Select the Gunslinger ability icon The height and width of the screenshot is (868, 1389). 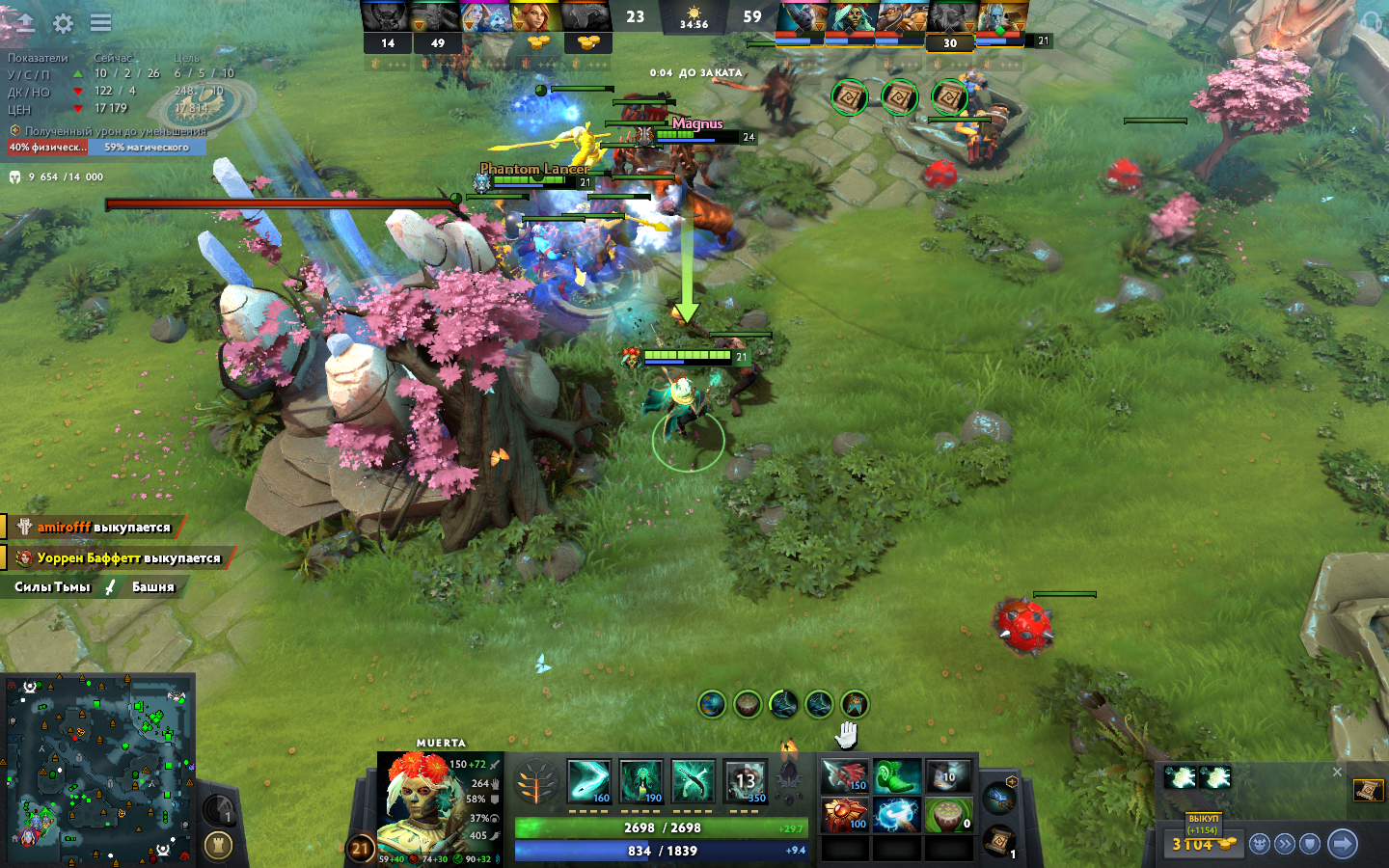[693, 781]
